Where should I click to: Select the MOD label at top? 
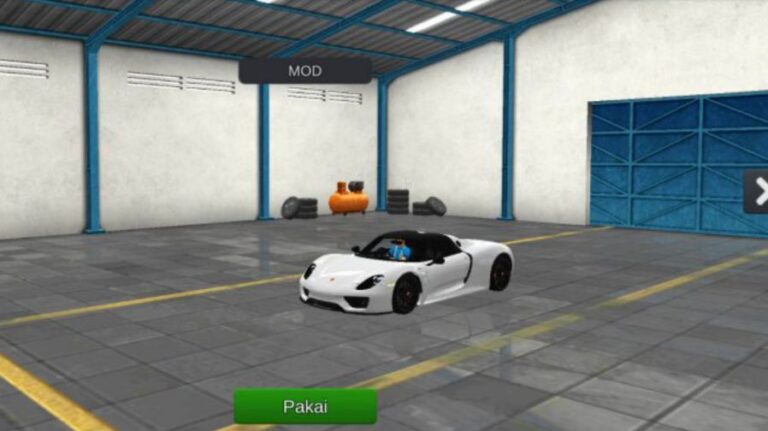[x=305, y=71]
